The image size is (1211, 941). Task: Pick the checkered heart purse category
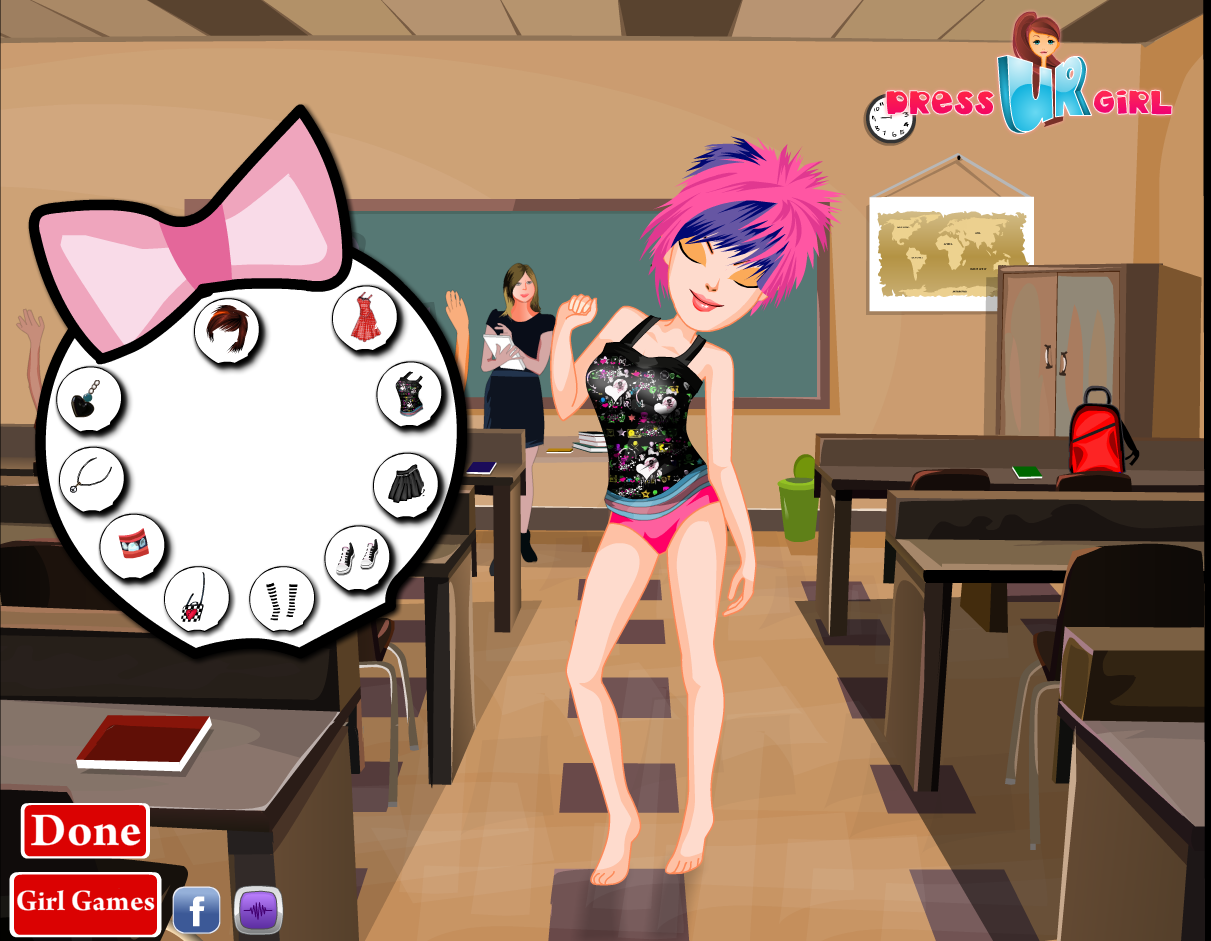pos(196,599)
